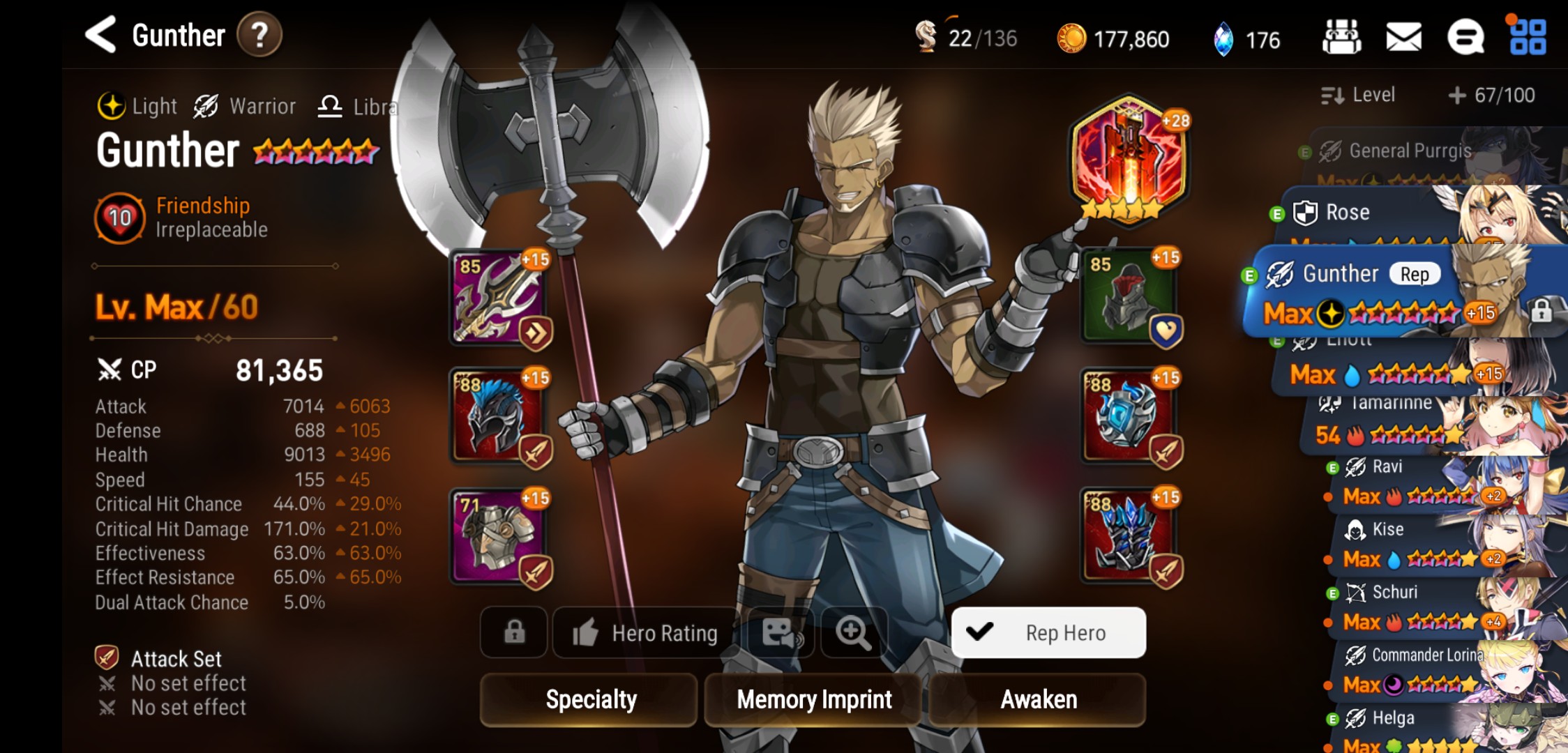Open the Specialty menu
Image resolution: width=1568 pixels, height=753 pixels.
pos(589,699)
